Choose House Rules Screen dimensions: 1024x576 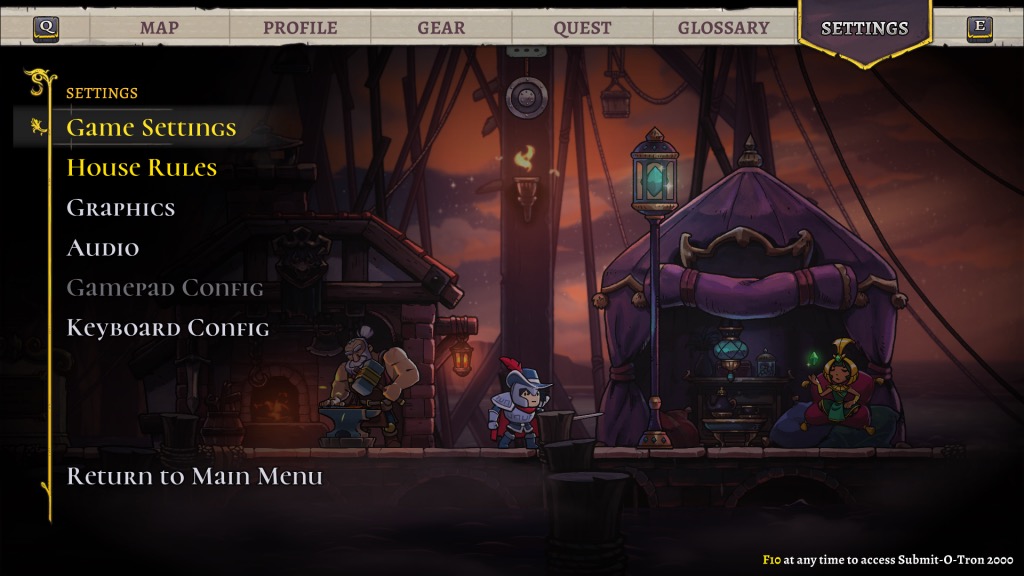[x=141, y=168]
